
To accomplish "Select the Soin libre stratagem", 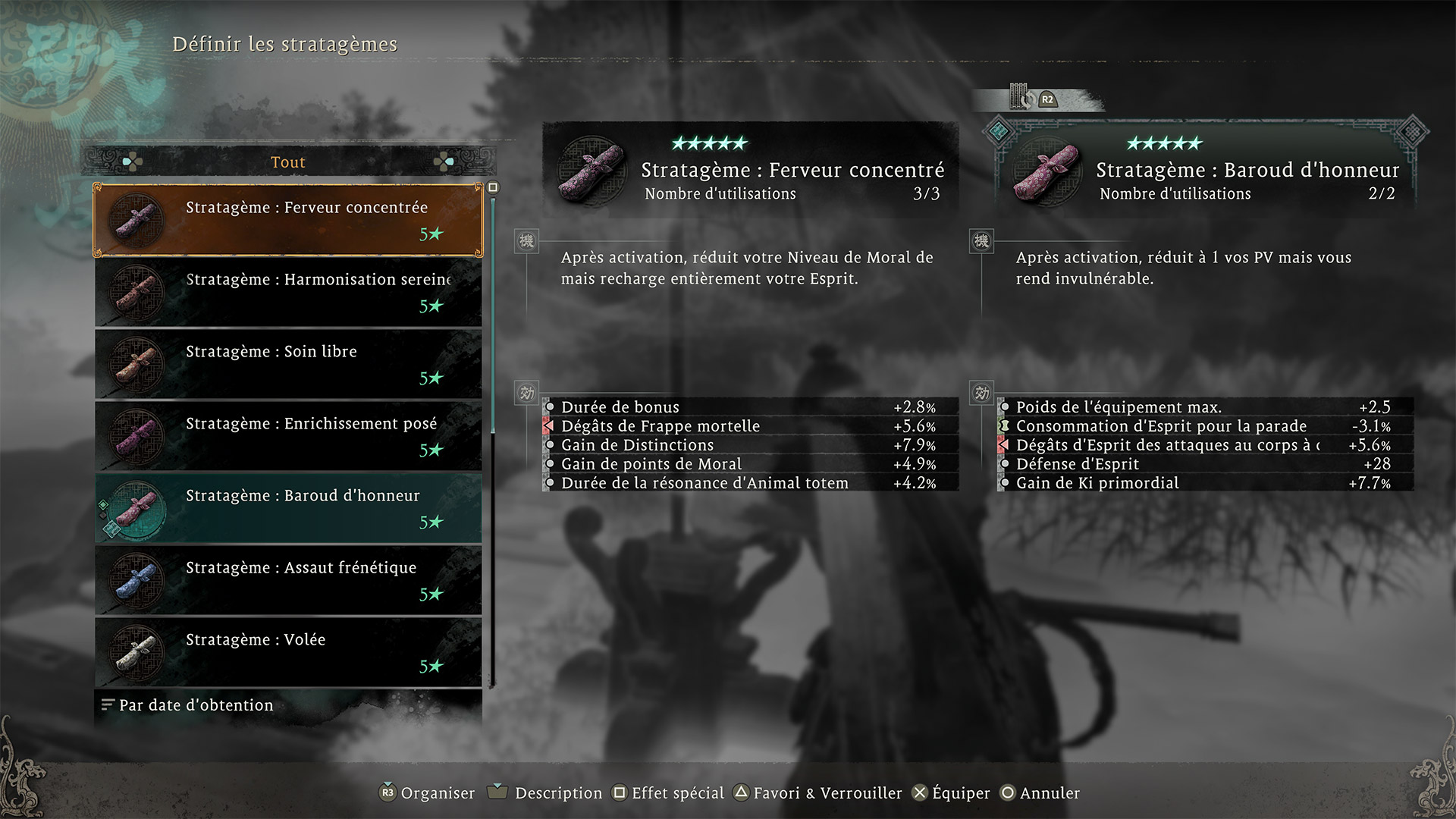I will point(288,364).
